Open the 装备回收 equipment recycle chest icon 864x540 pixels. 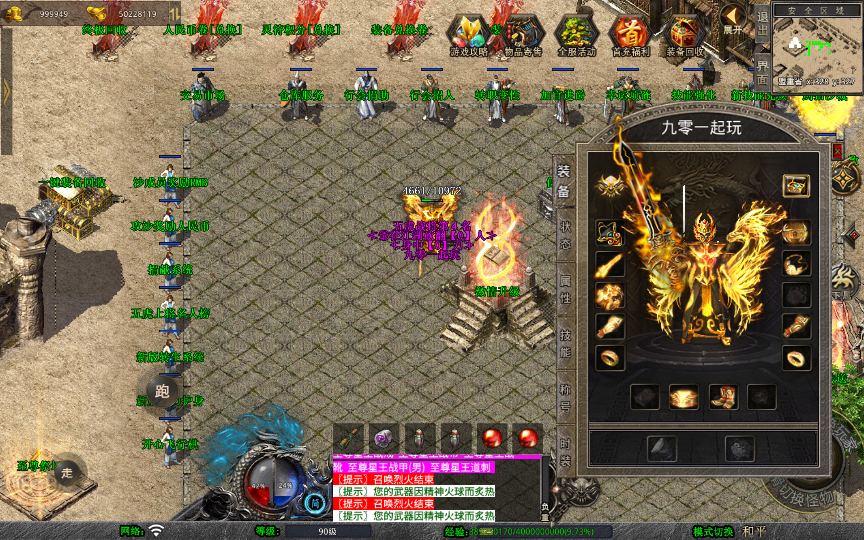[685, 34]
